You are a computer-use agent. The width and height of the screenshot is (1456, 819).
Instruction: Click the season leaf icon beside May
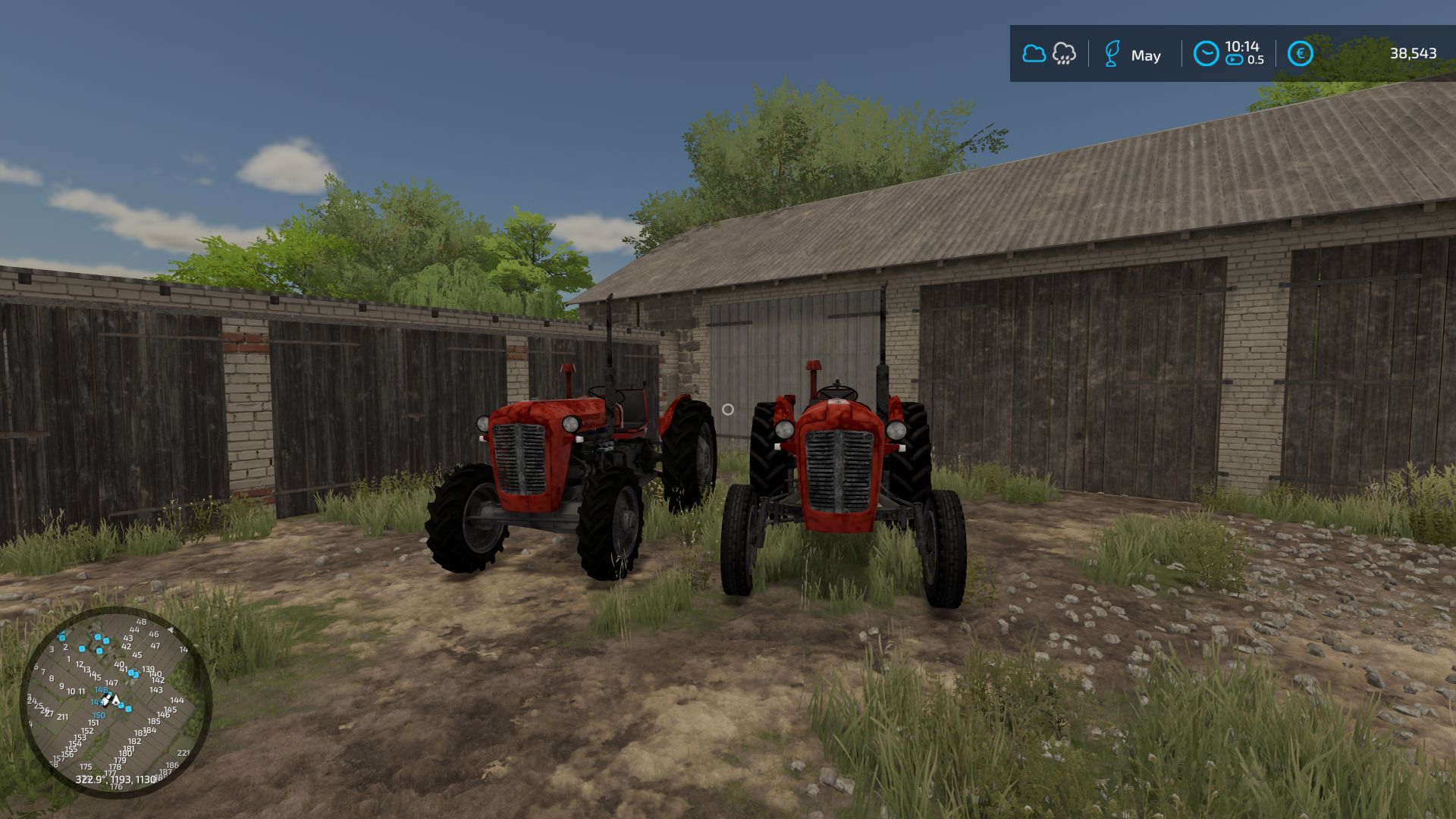point(1112,55)
